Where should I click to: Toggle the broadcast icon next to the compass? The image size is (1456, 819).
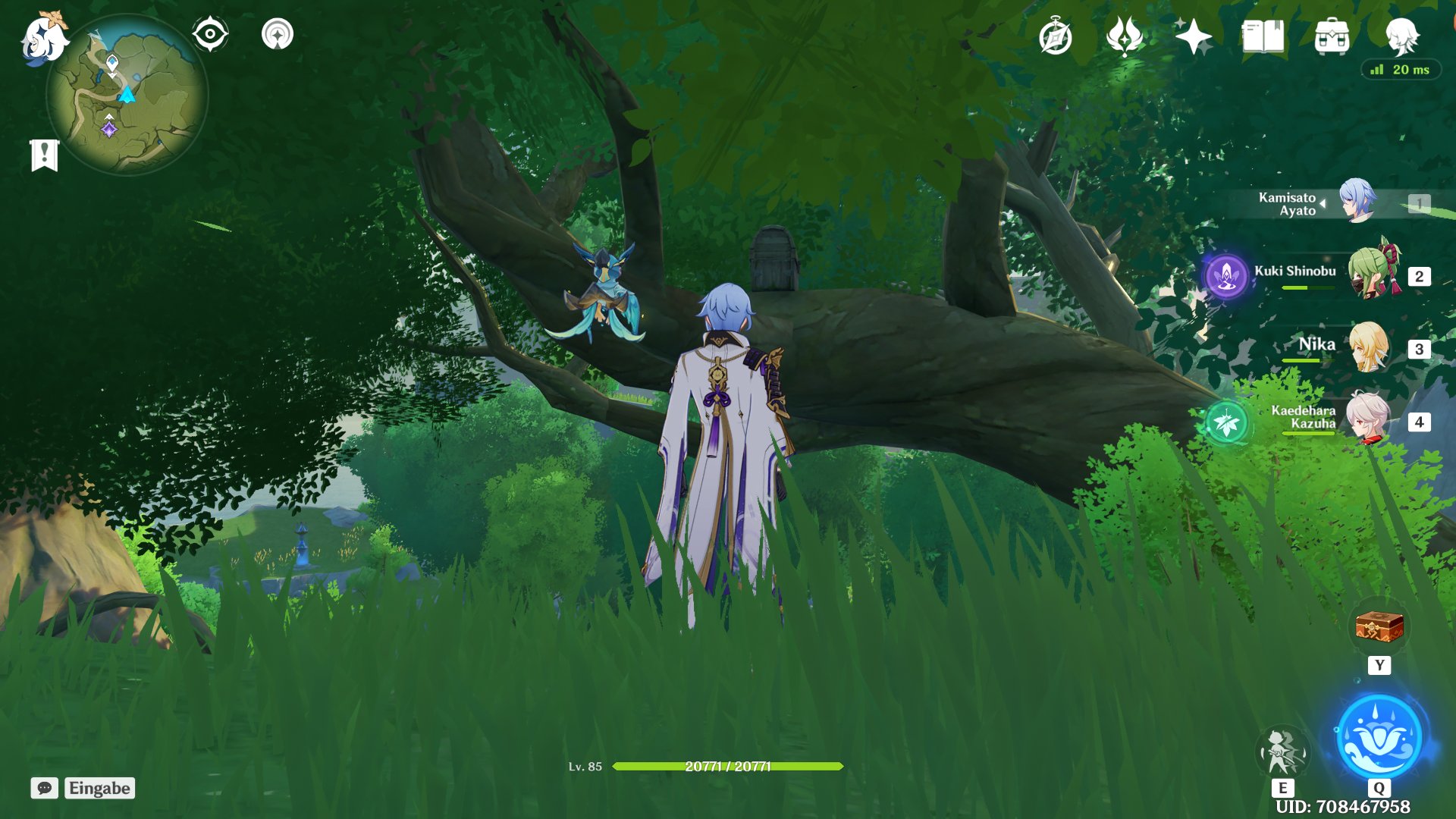pos(278,34)
